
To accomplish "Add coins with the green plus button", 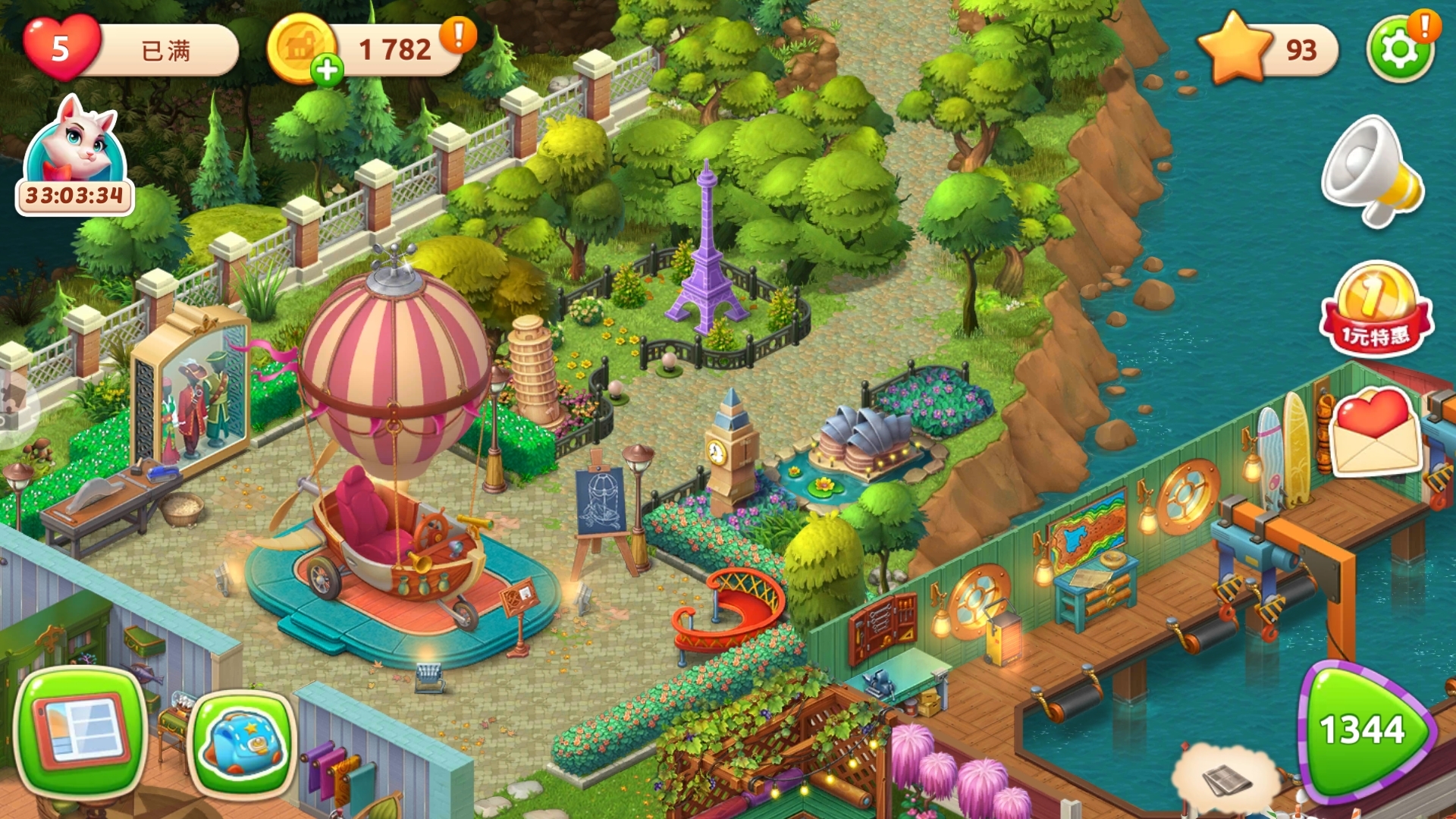I will pyautogui.click(x=327, y=71).
